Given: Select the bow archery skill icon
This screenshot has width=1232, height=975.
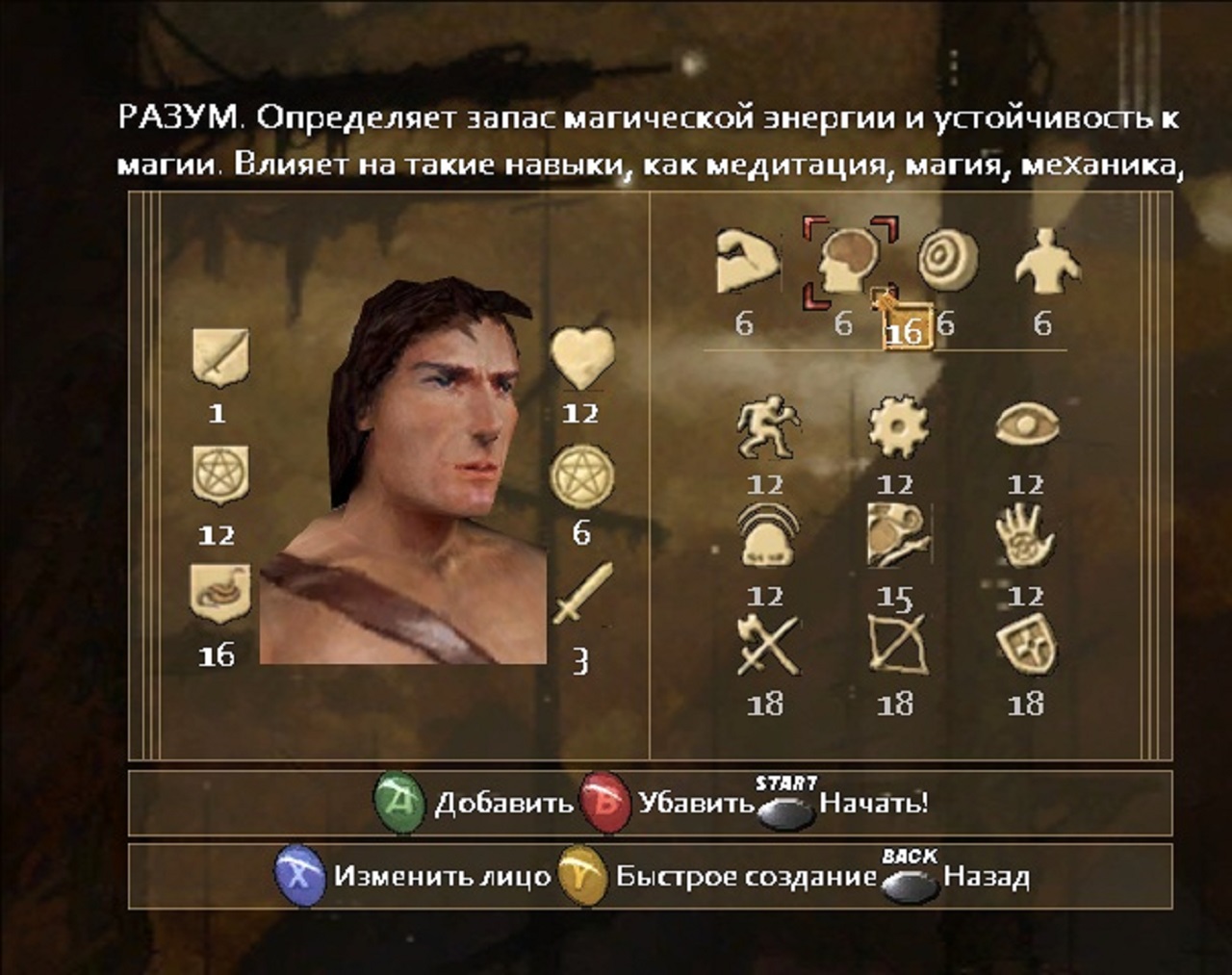Looking at the screenshot, I should [x=897, y=644].
